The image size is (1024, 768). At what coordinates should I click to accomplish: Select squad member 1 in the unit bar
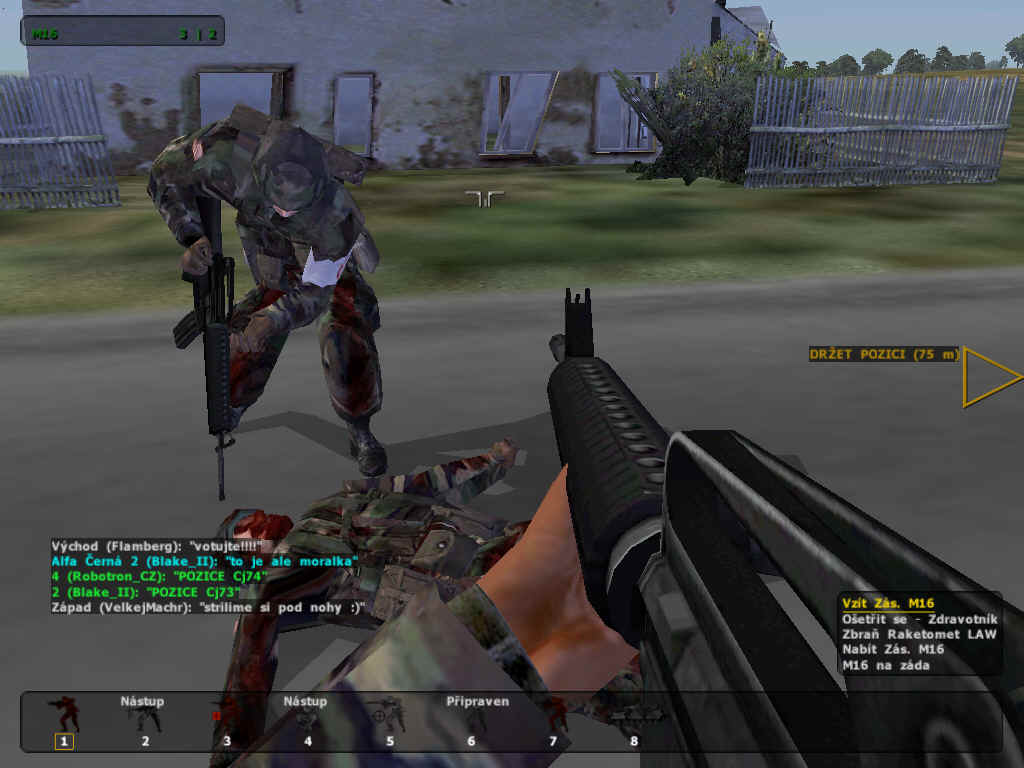[65, 720]
